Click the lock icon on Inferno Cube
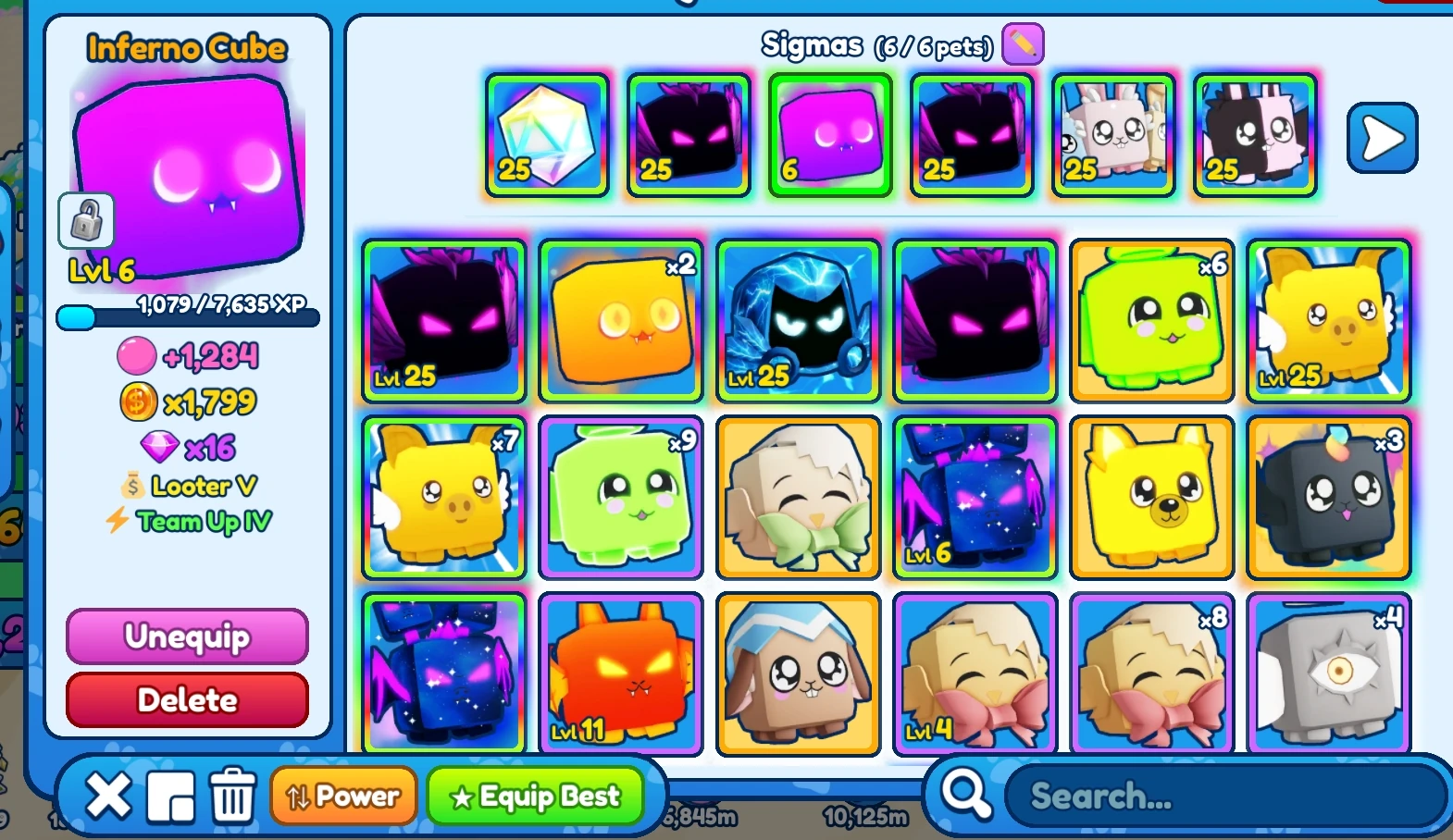1453x840 pixels. pyautogui.click(x=84, y=220)
